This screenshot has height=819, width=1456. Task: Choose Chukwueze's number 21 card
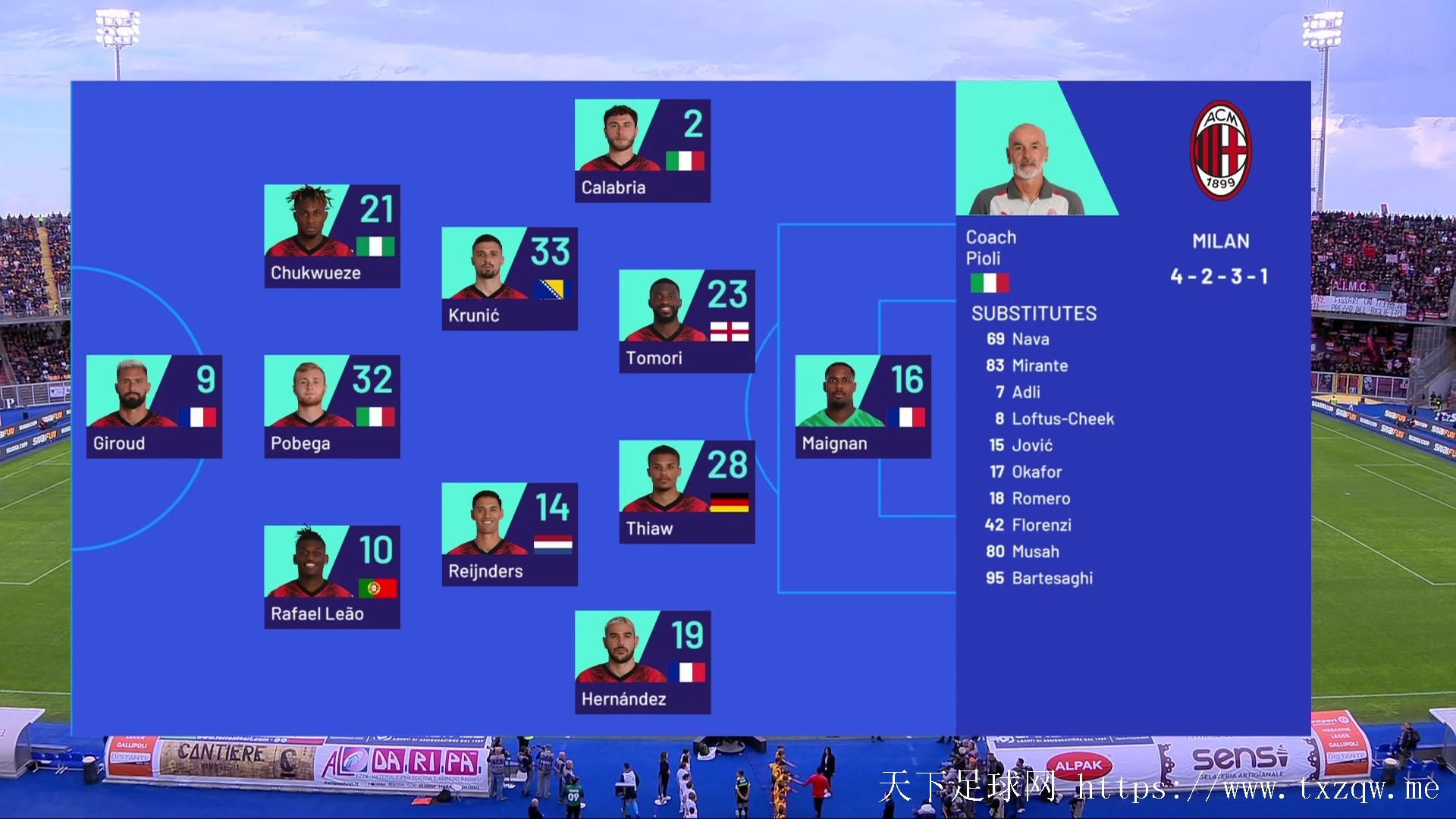tap(331, 236)
